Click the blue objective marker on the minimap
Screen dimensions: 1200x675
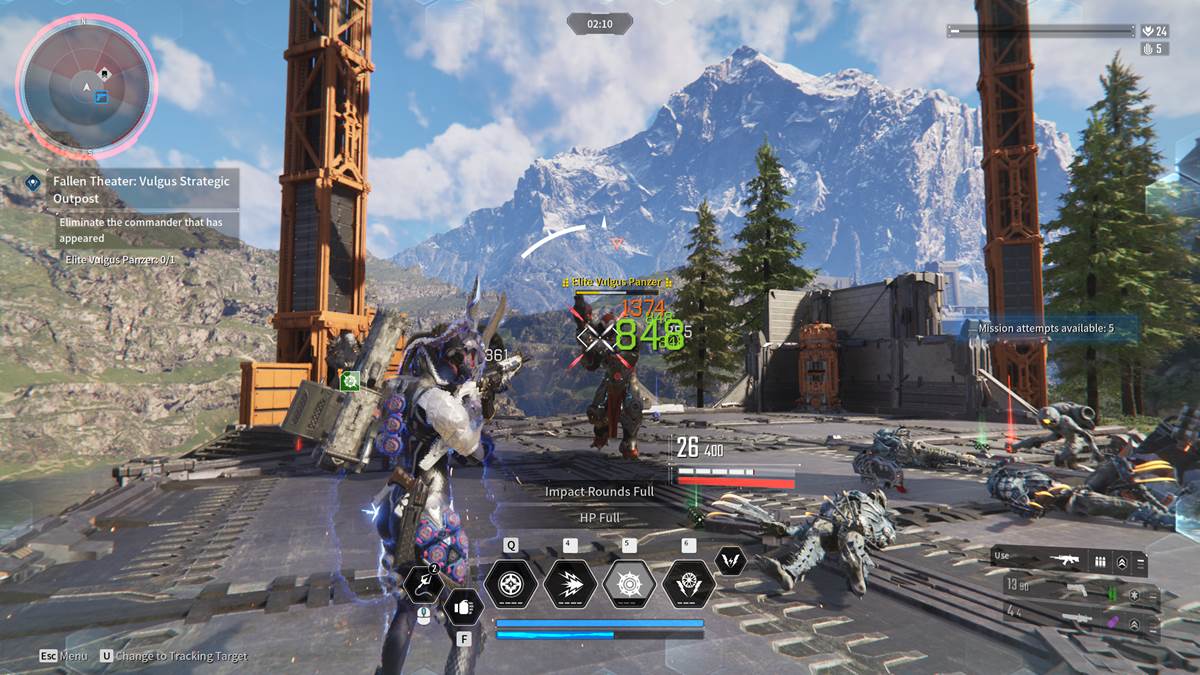pyautogui.click(x=100, y=97)
